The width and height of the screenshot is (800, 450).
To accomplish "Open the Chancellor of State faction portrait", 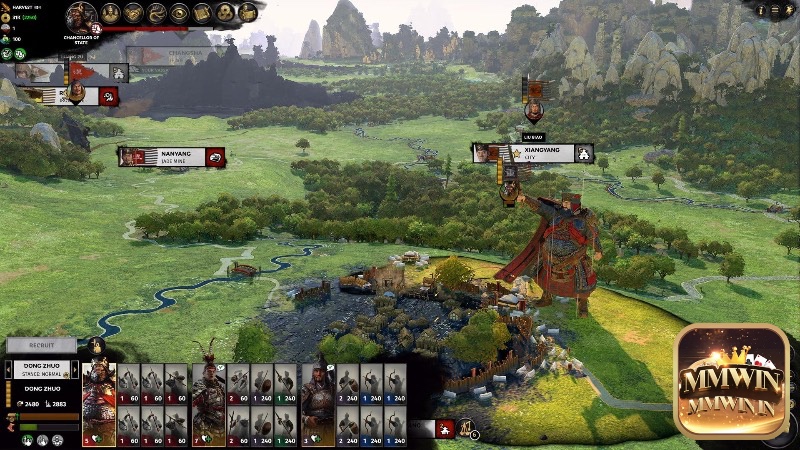I will point(81,15).
